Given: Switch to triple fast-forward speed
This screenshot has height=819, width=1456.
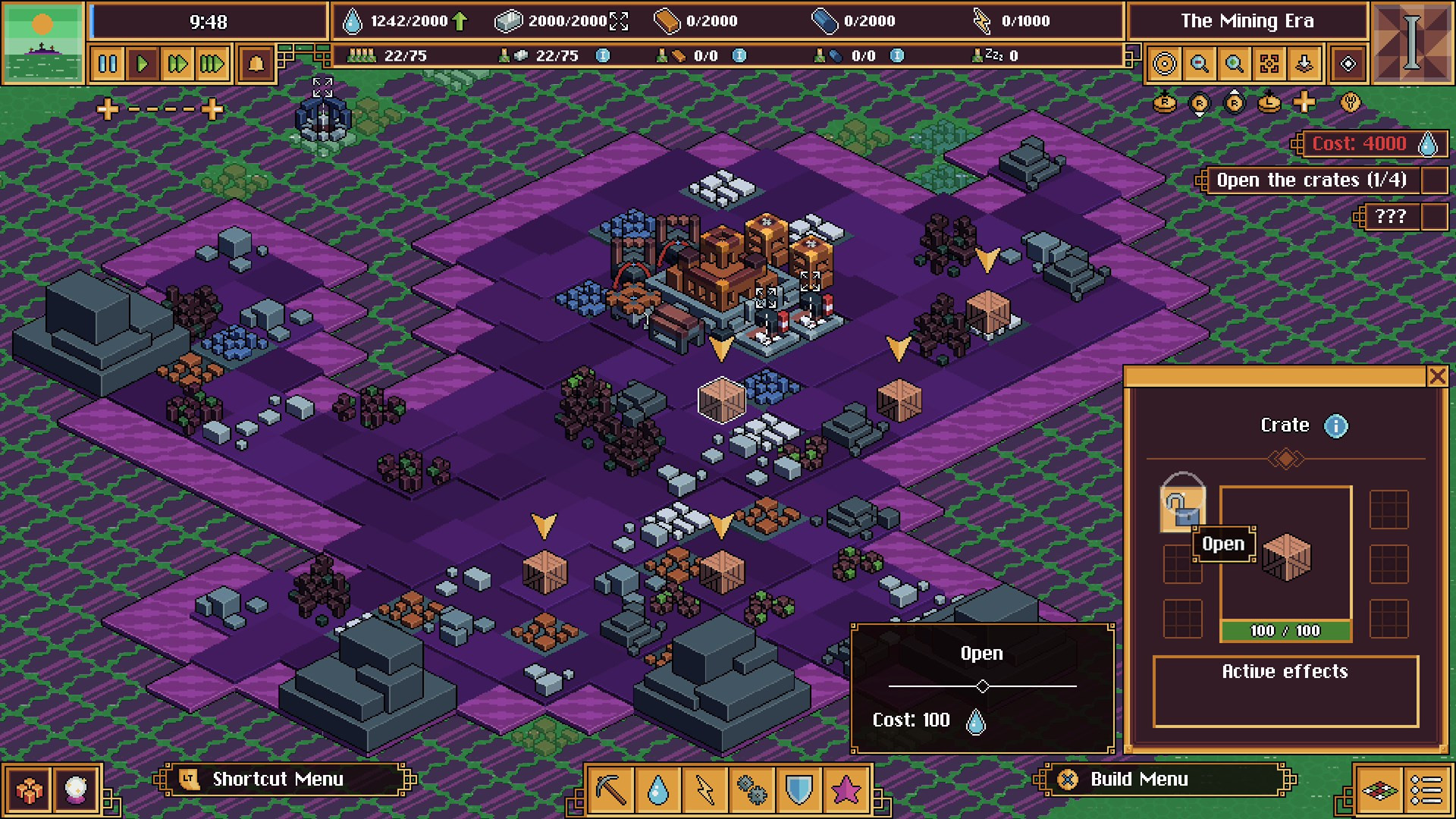Looking at the screenshot, I should pyautogui.click(x=212, y=64).
